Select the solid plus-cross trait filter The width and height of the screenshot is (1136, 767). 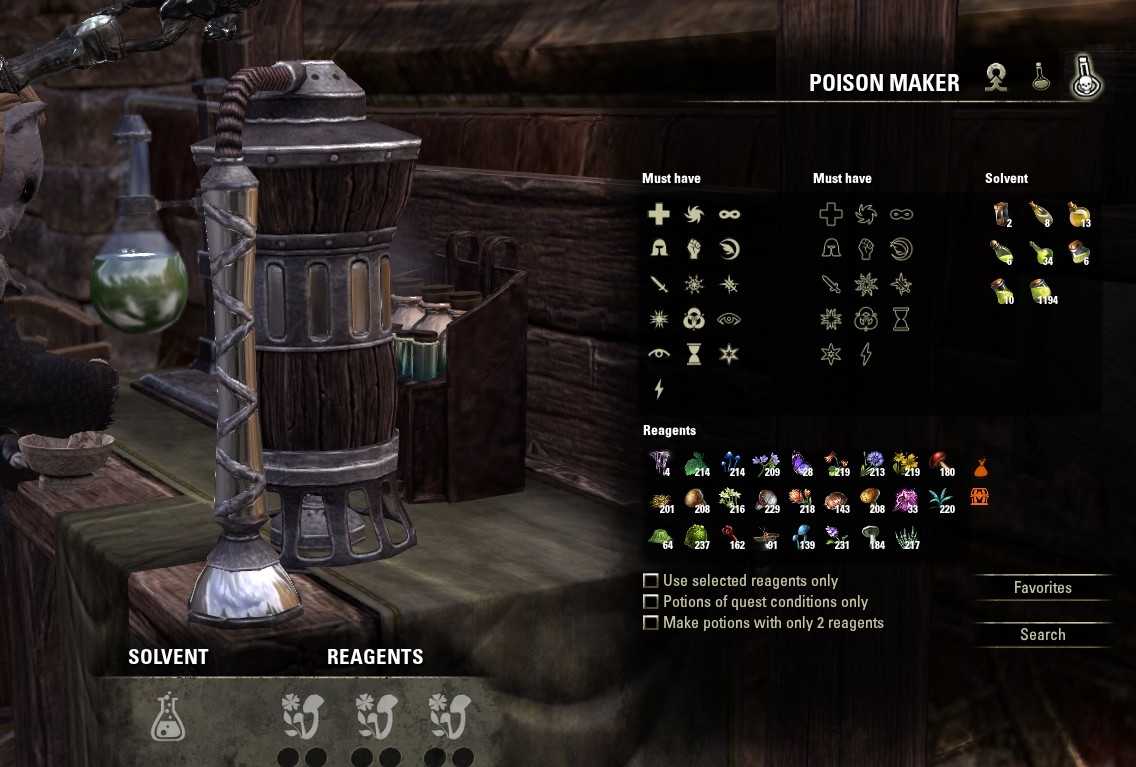tap(658, 214)
